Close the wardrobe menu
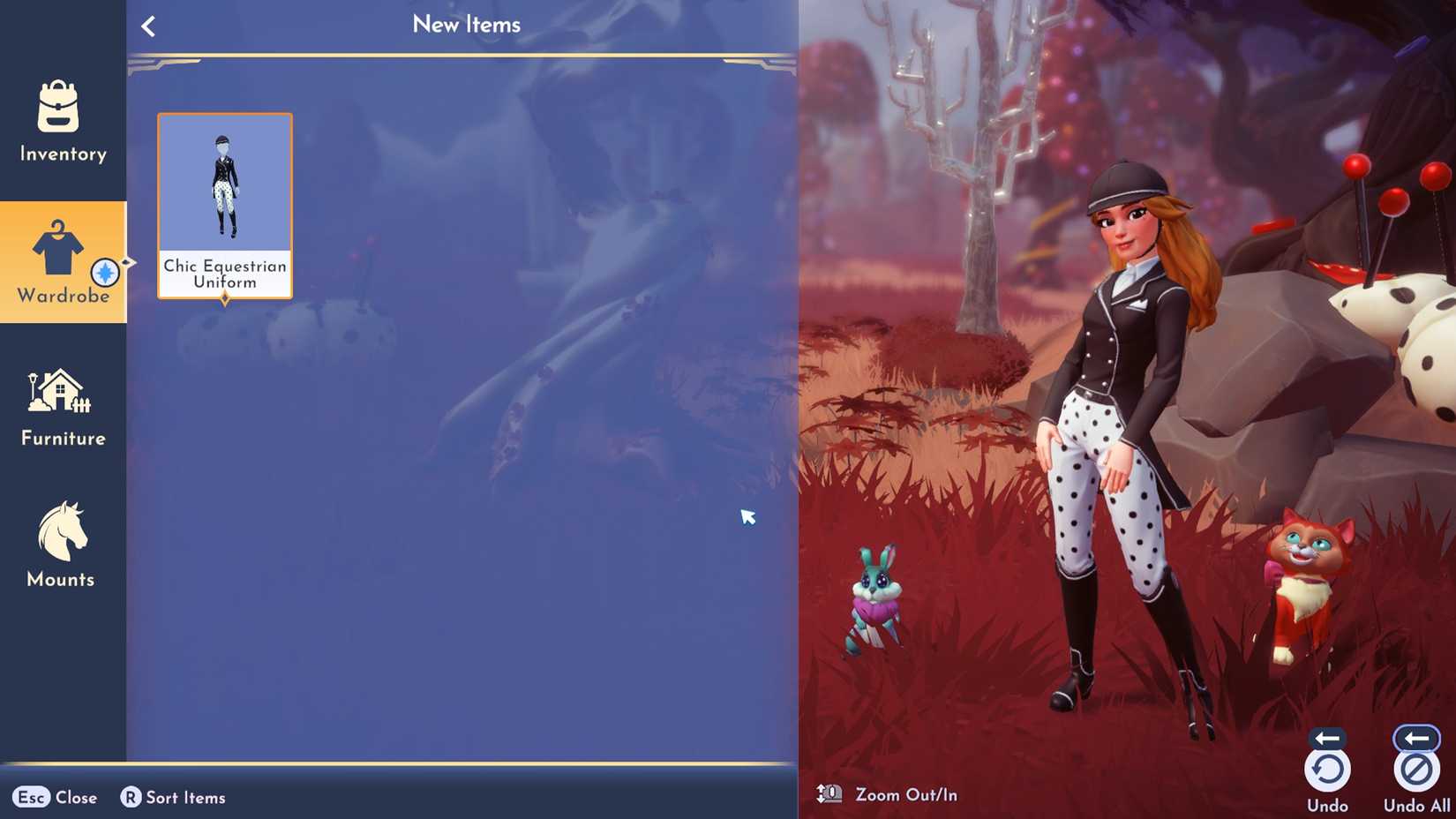 point(53,797)
